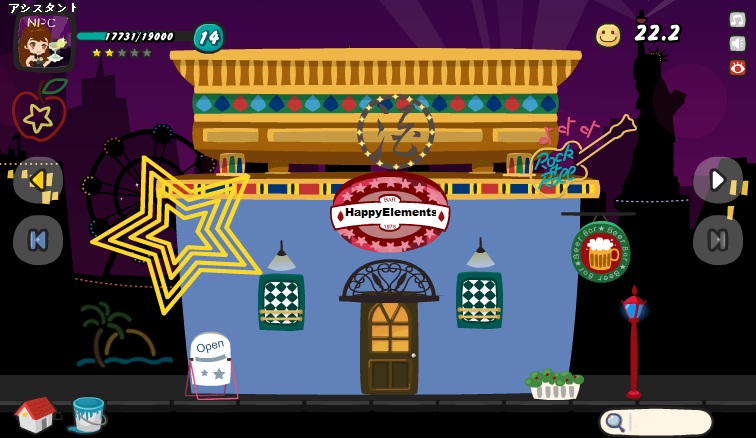This screenshot has height=438, width=756.
Task: Open the NPC assistant avatar profile
Action: 43,42
